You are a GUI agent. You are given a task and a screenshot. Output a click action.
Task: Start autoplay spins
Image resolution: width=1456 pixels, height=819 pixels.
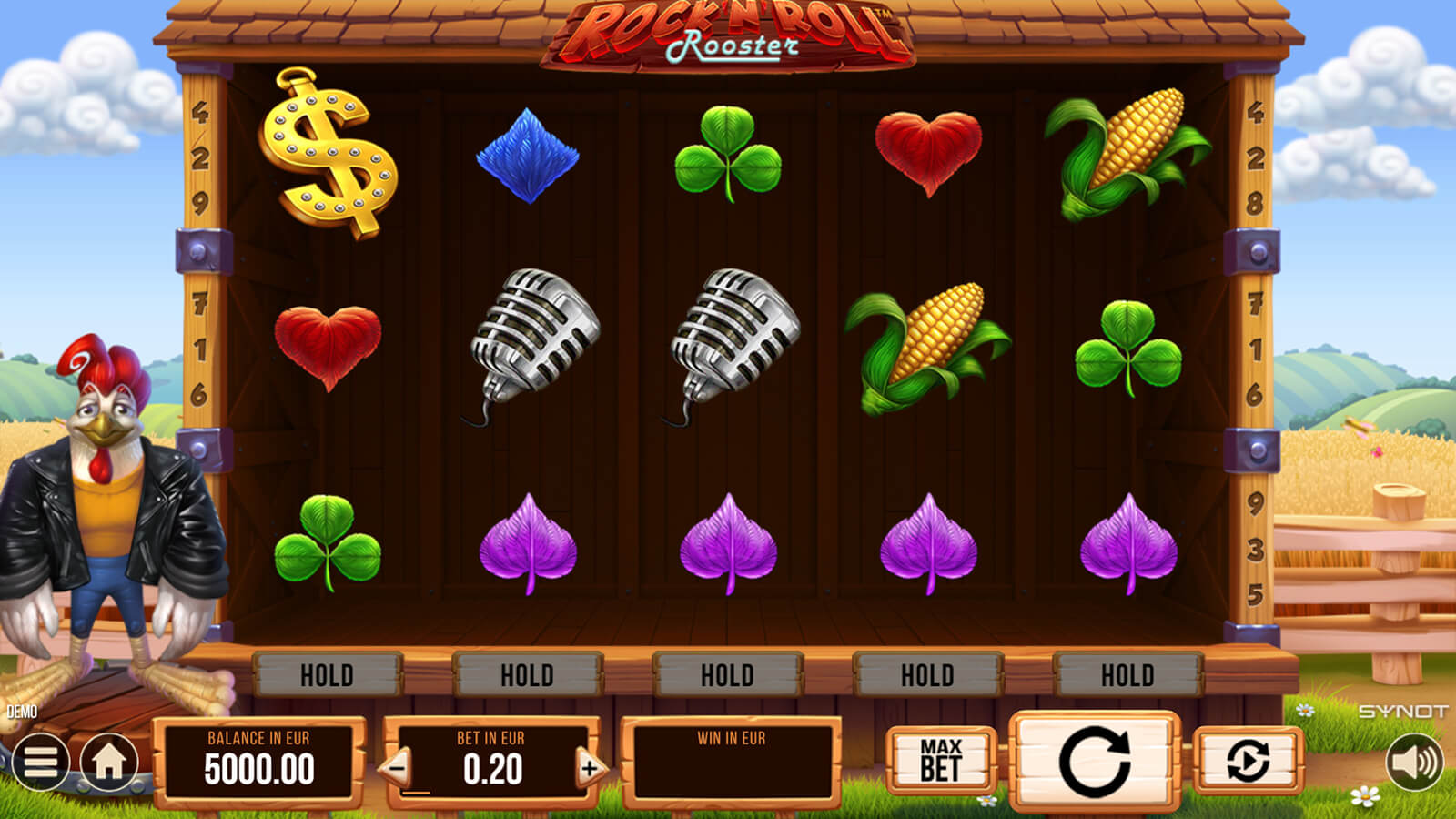(x=1248, y=761)
